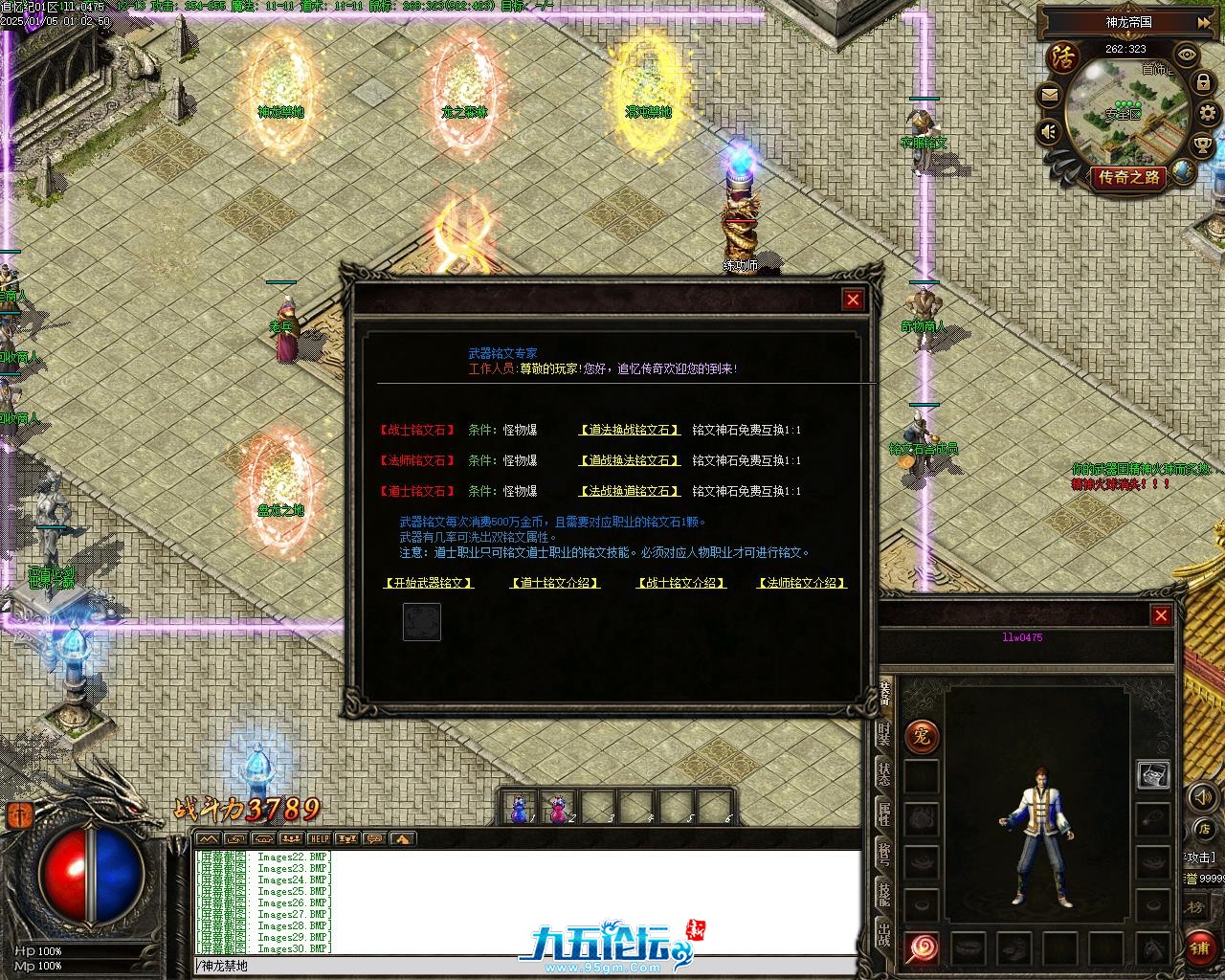This screenshot has height=980, width=1225.
Task: Open the 【道士铭文介绍】 link
Action: pos(555,582)
